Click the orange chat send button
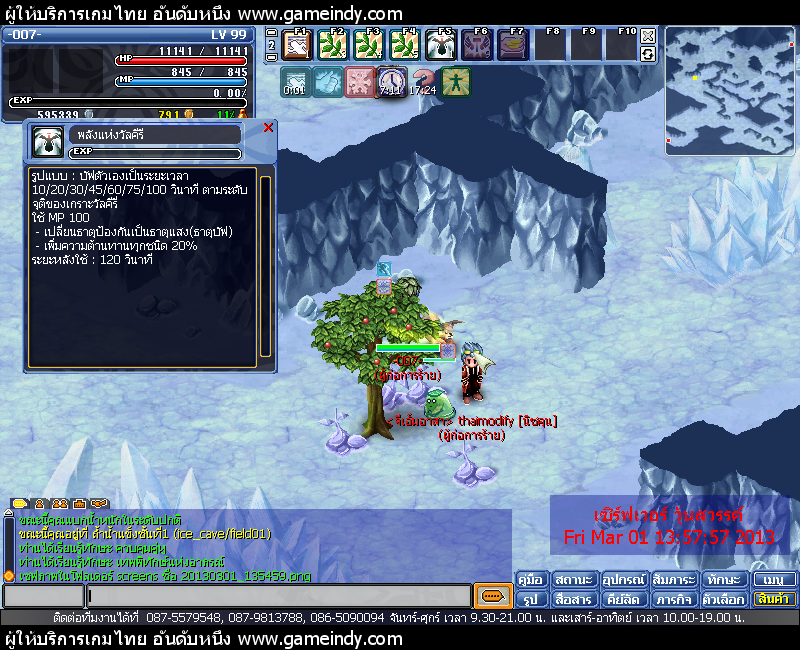Viewport: 800px width, 650px height. click(x=492, y=596)
